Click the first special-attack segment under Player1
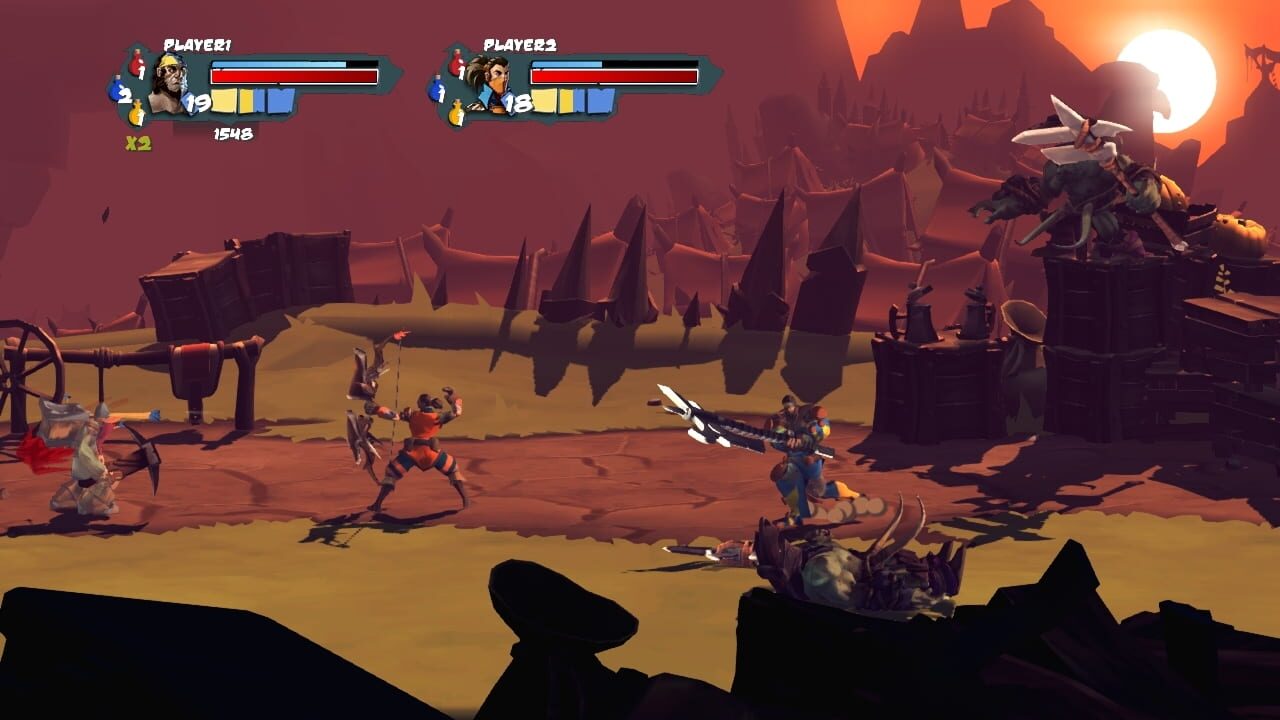Viewport: 1280px width, 720px height. (x=222, y=98)
